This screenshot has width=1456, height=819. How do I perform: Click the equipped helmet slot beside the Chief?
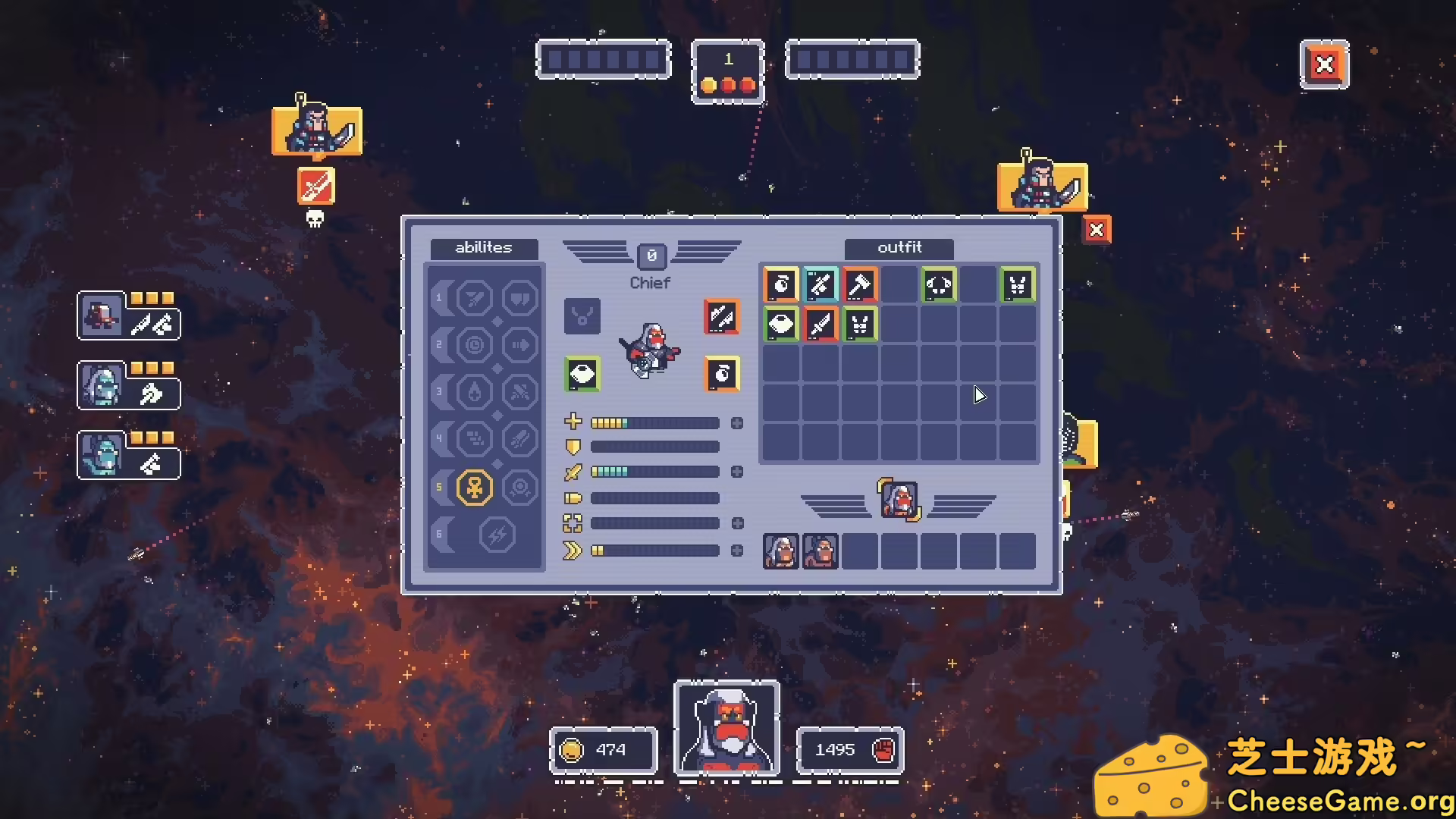click(x=582, y=375)
